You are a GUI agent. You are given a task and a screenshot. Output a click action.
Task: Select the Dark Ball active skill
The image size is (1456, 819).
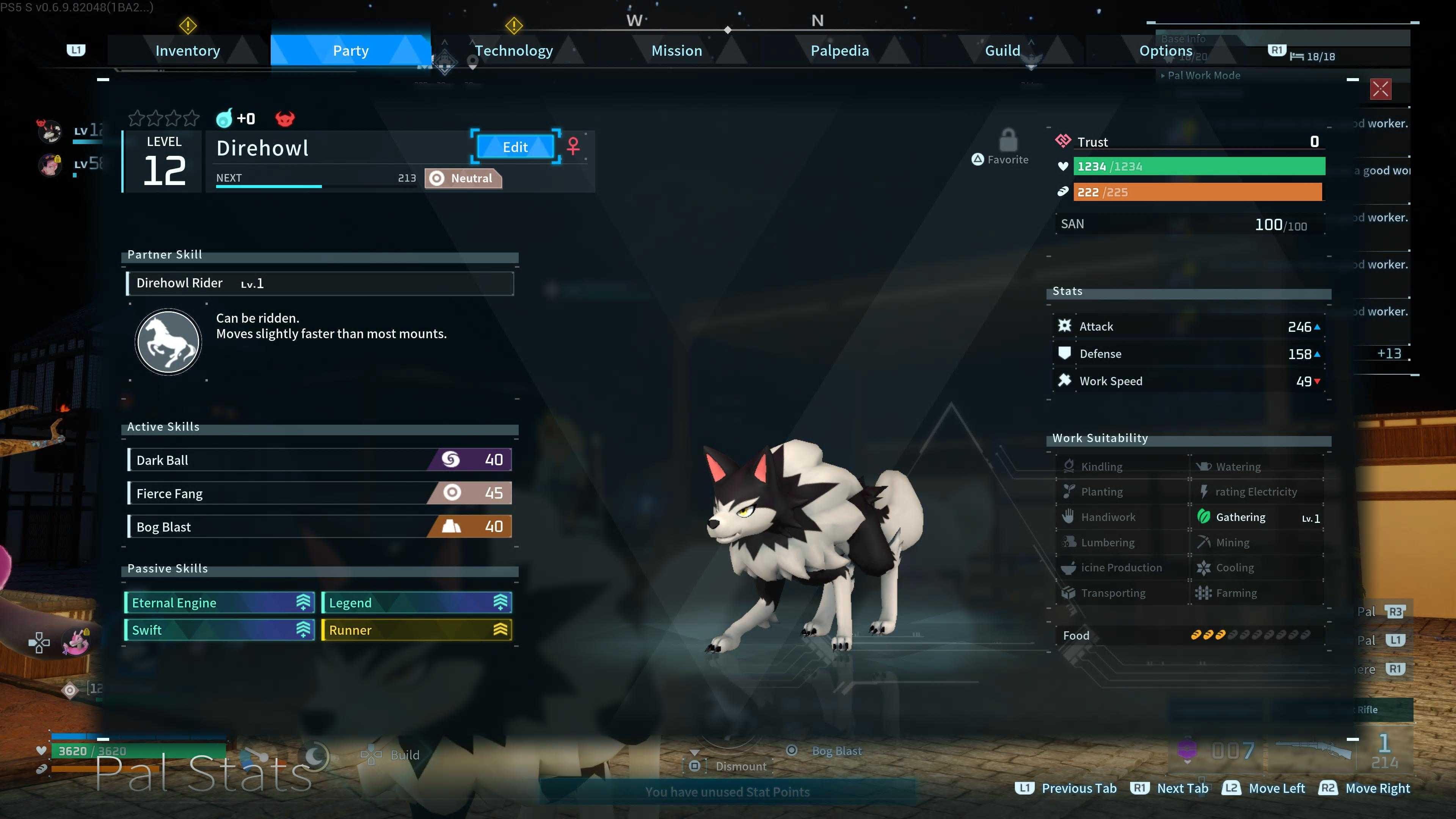(x=320, y=460)
